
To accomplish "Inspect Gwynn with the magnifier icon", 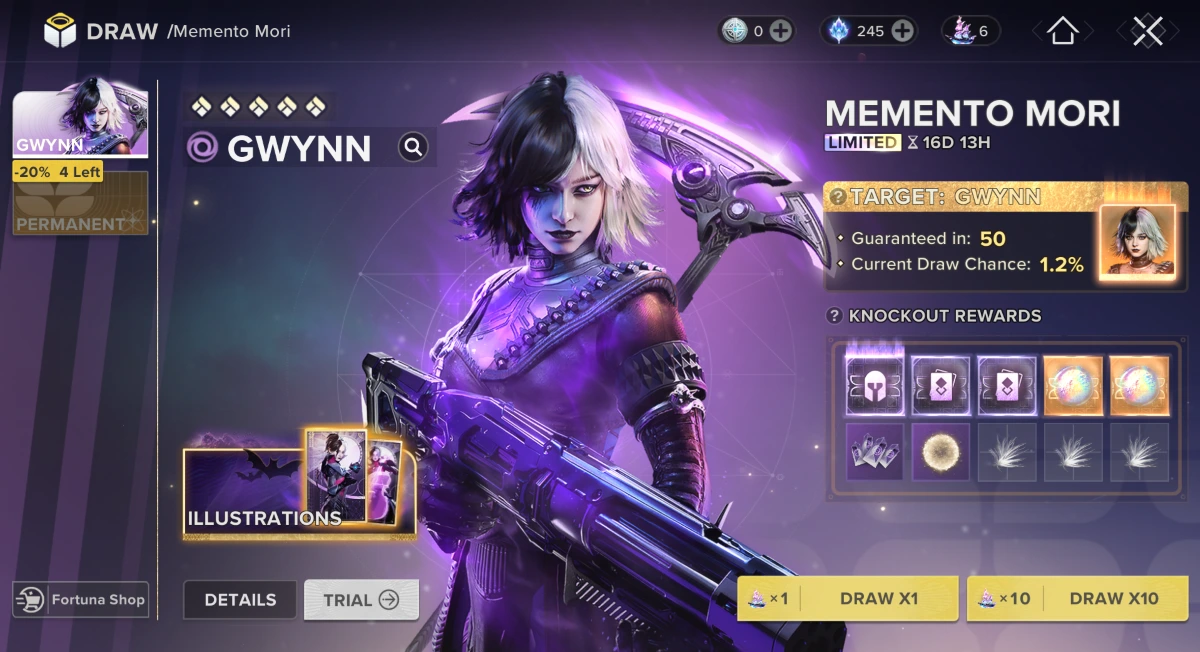I will click(413, 148).
